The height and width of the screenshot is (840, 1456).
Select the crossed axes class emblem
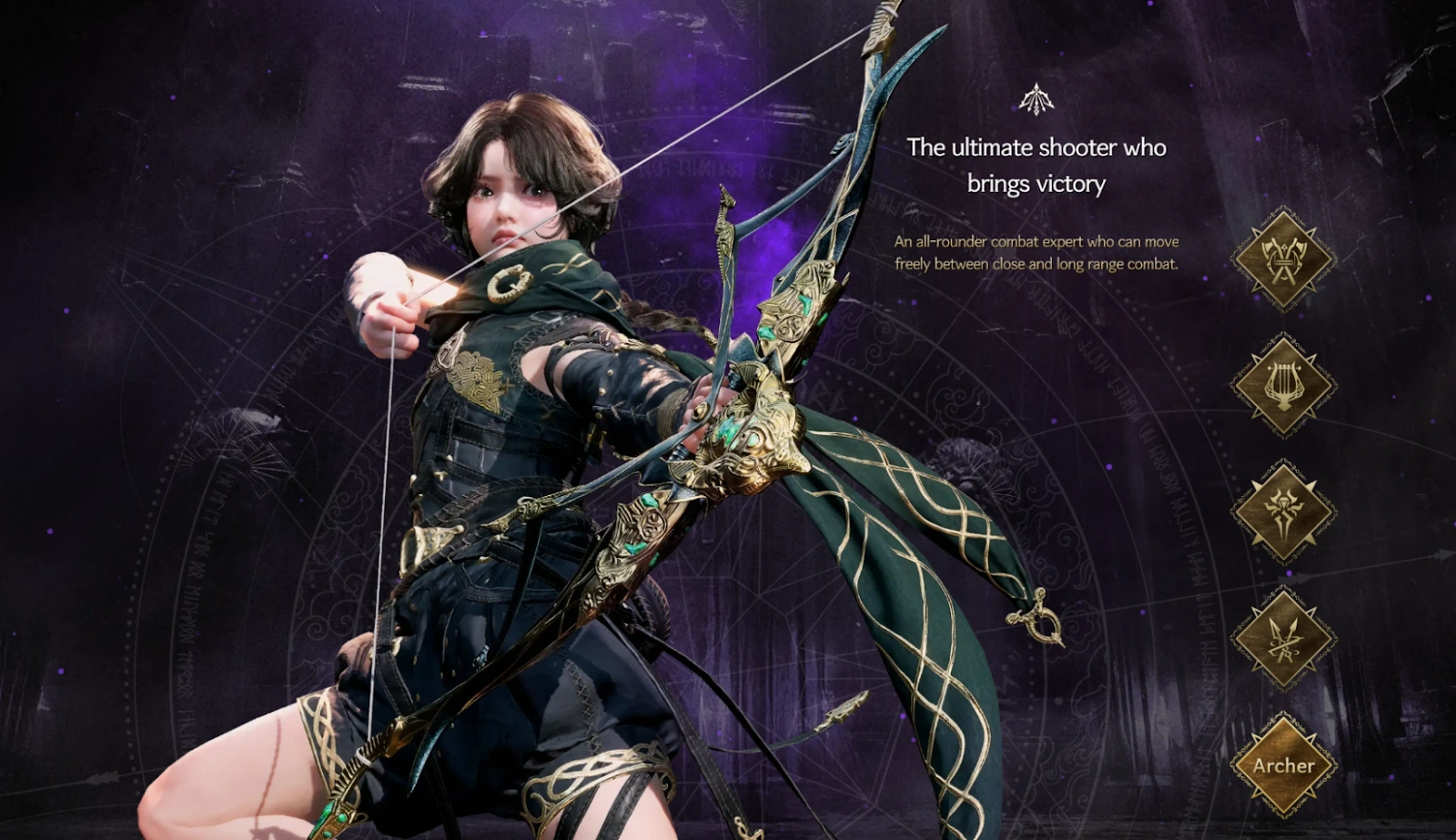[1283, 258]
